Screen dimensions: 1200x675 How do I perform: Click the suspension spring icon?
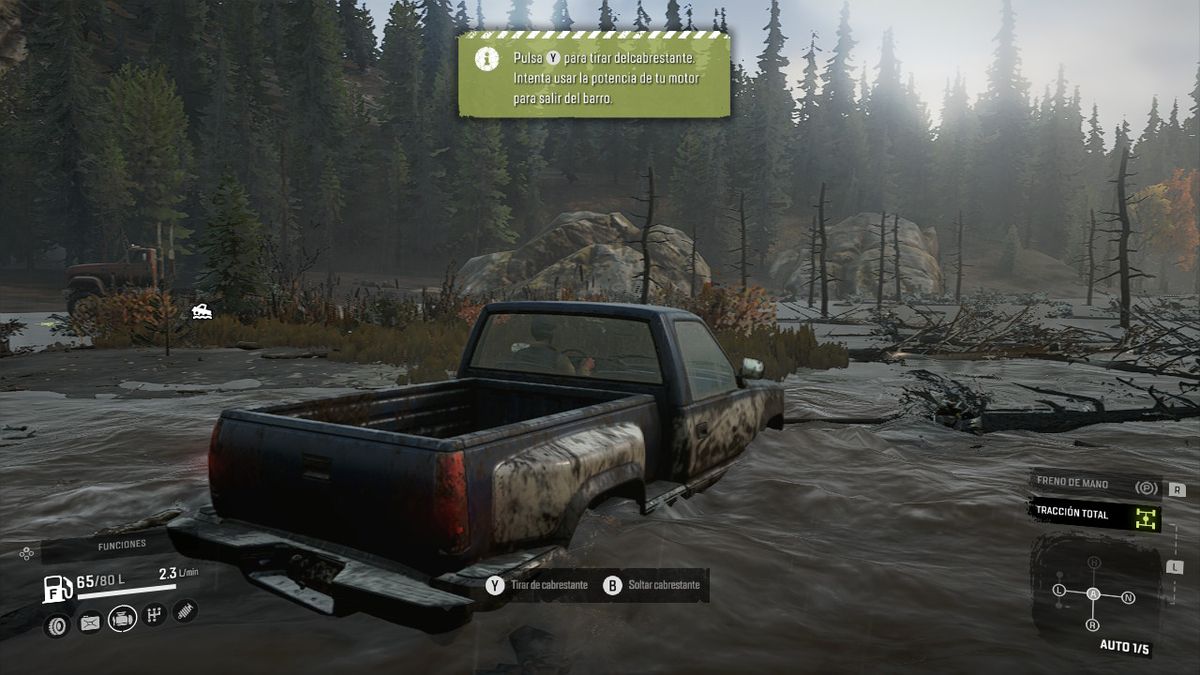[x=185, y=610]
